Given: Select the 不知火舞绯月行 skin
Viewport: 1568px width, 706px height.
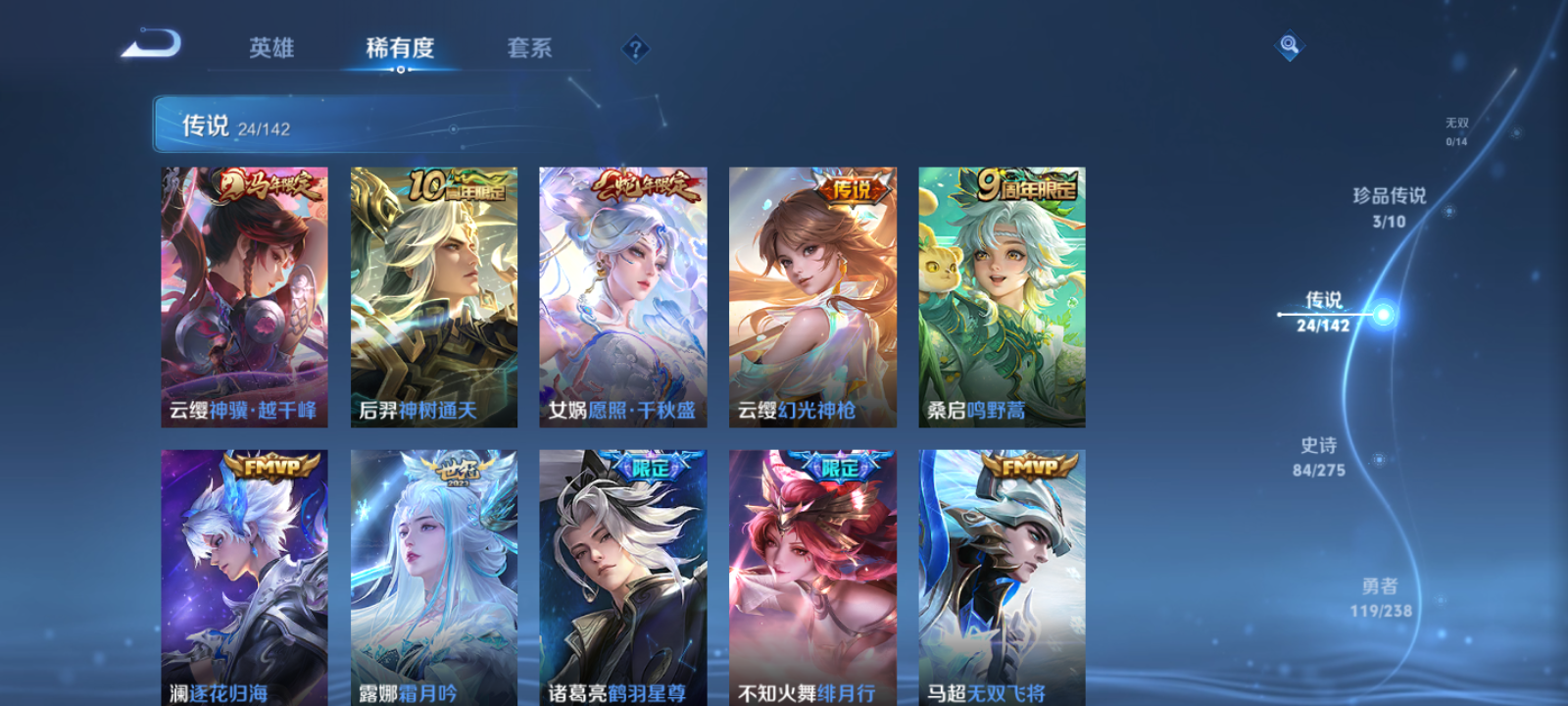Looking at the screenshot, I should 811,579.
